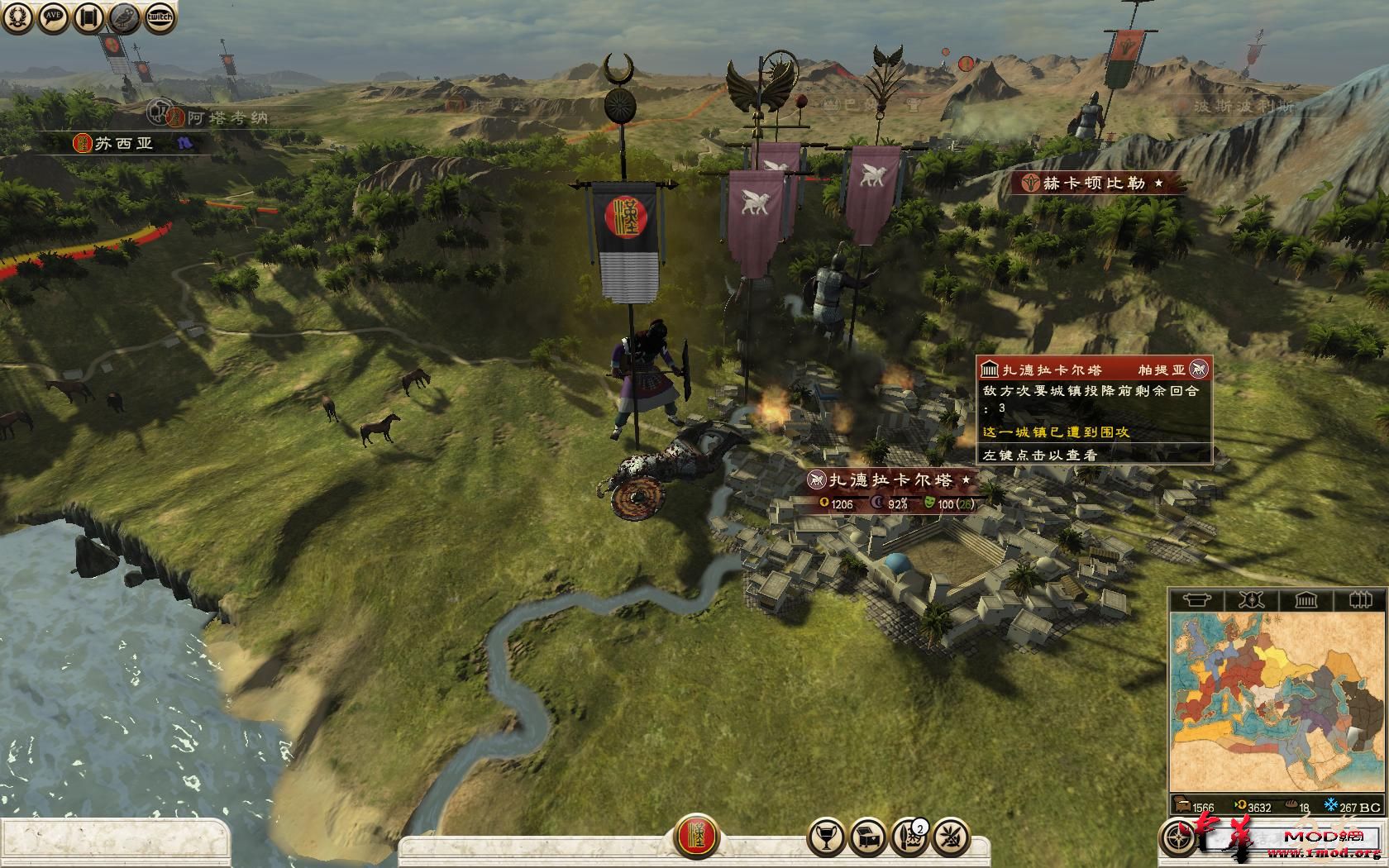Switch to the soldiers formation minimap tab
1389x868 pixels.
click(x=1359, y=599)
